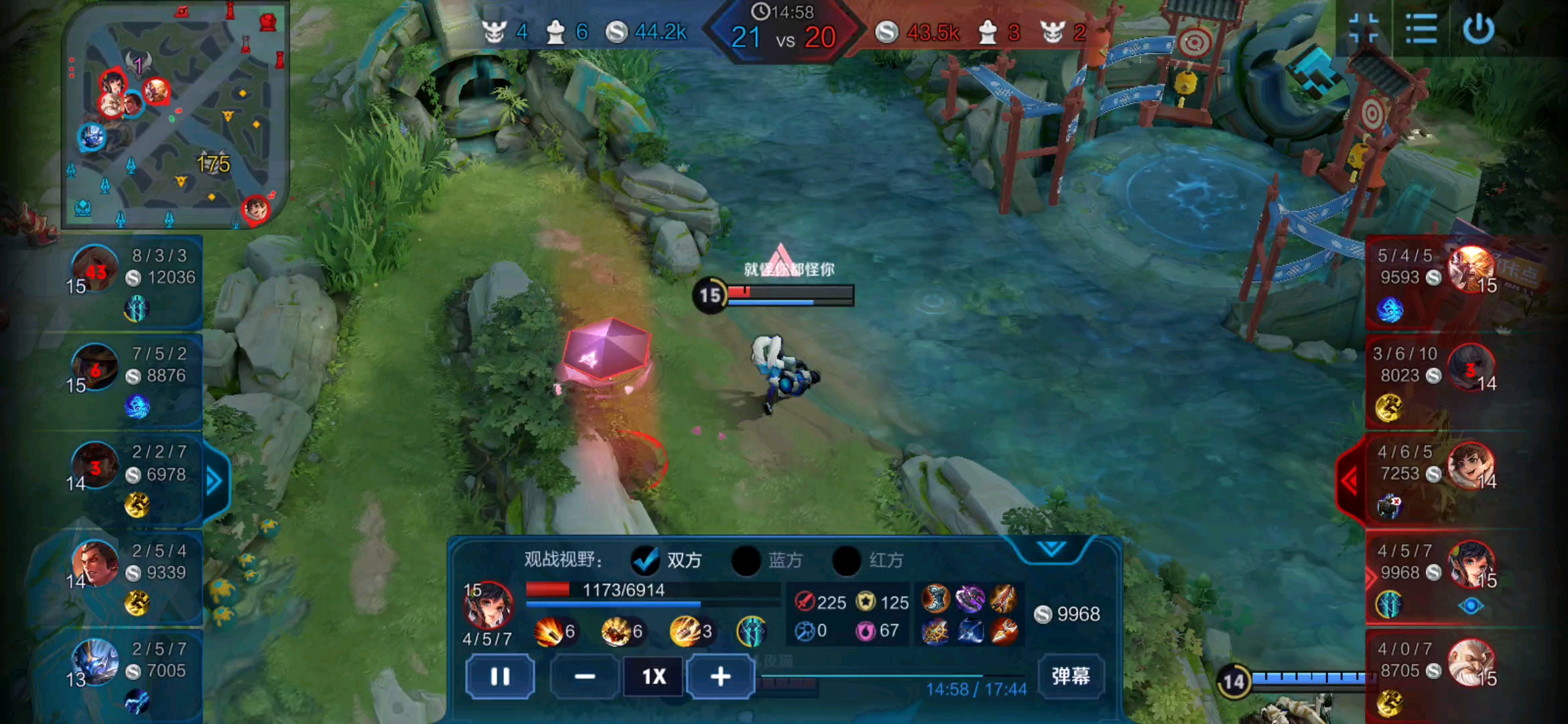Click the power exit button
1568x724 pixels.
point(1478,29)
